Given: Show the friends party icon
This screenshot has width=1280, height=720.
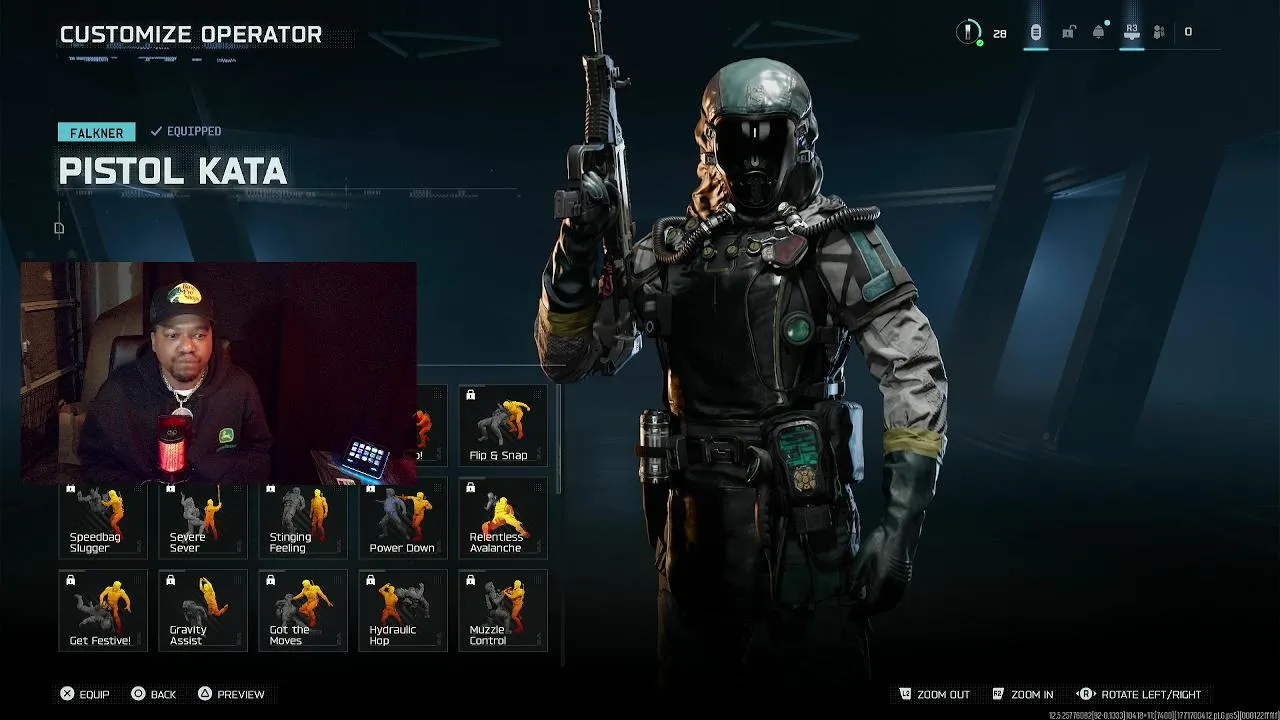Looking at the screenshot, I should pyautogui.click(x=1159, y=32).
